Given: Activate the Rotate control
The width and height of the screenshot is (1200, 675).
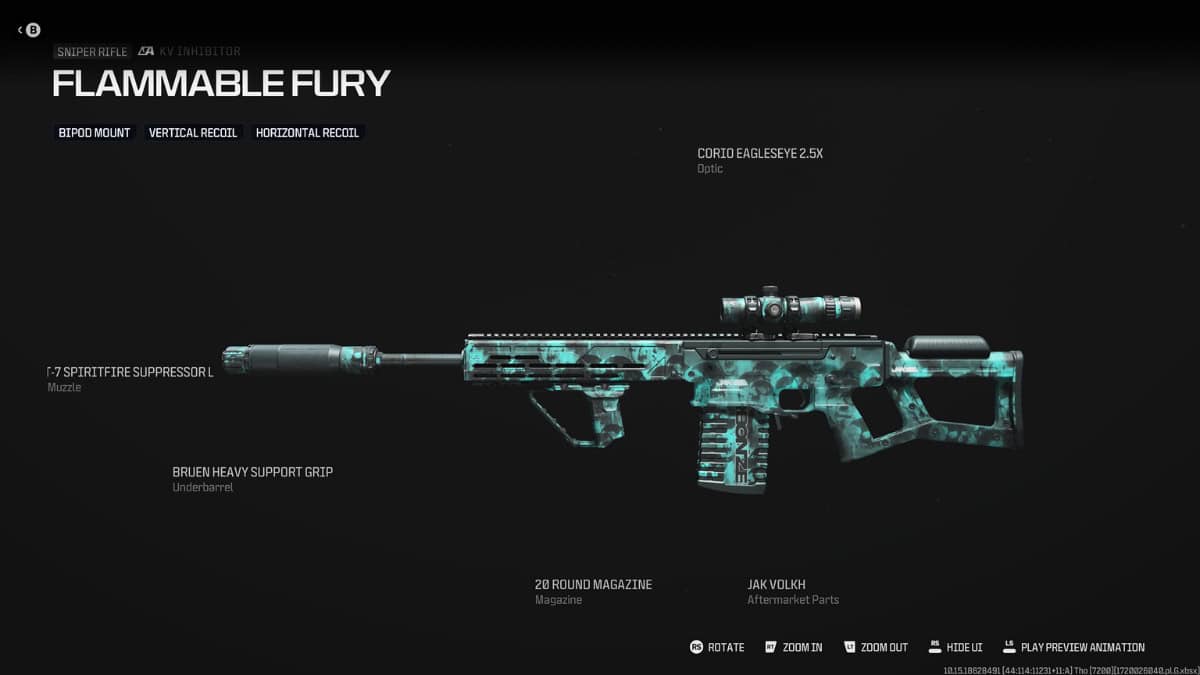Looking at the screenshot, I should pos(717,647).
